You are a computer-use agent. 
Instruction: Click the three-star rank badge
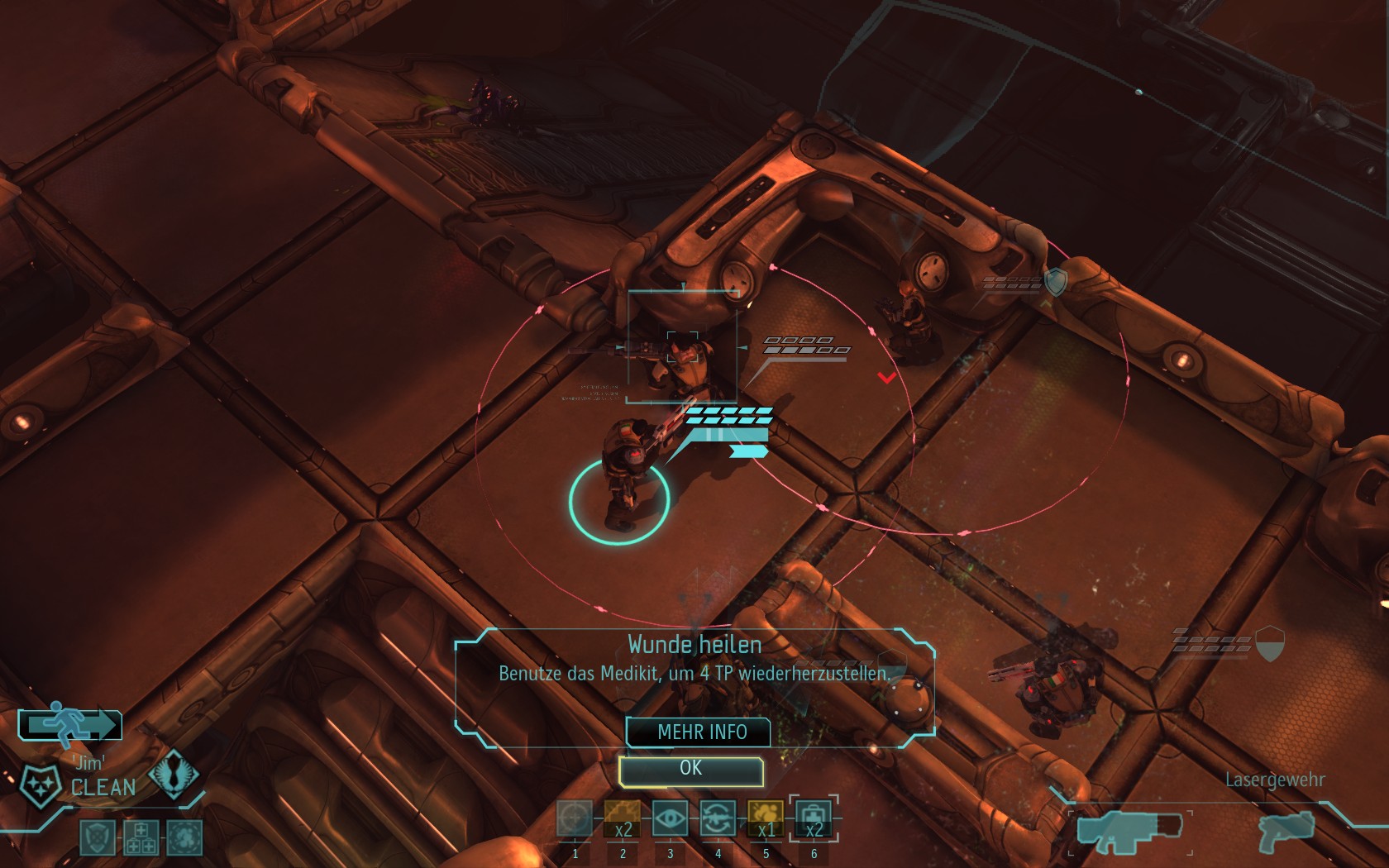39,785
